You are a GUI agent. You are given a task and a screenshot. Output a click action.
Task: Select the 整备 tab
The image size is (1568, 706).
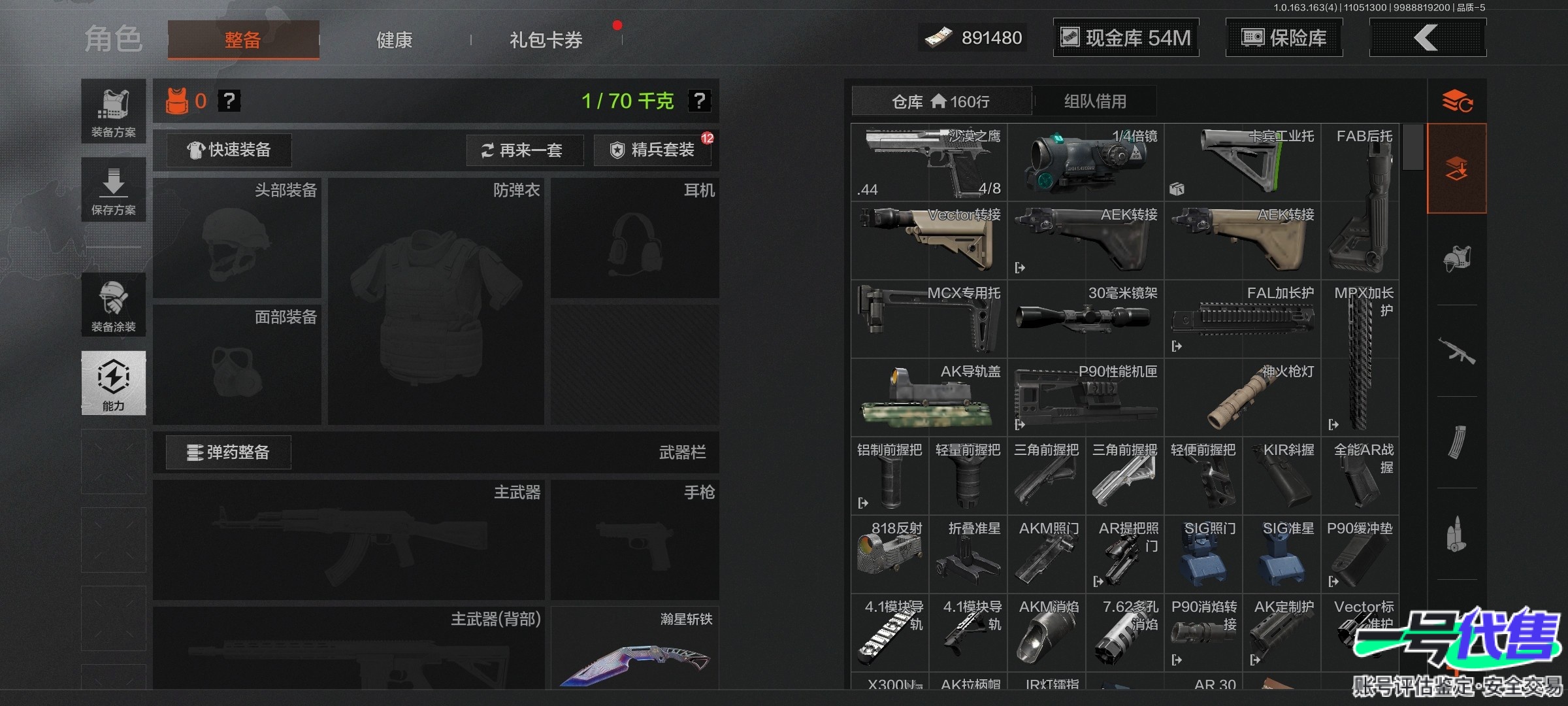point(243,40)
